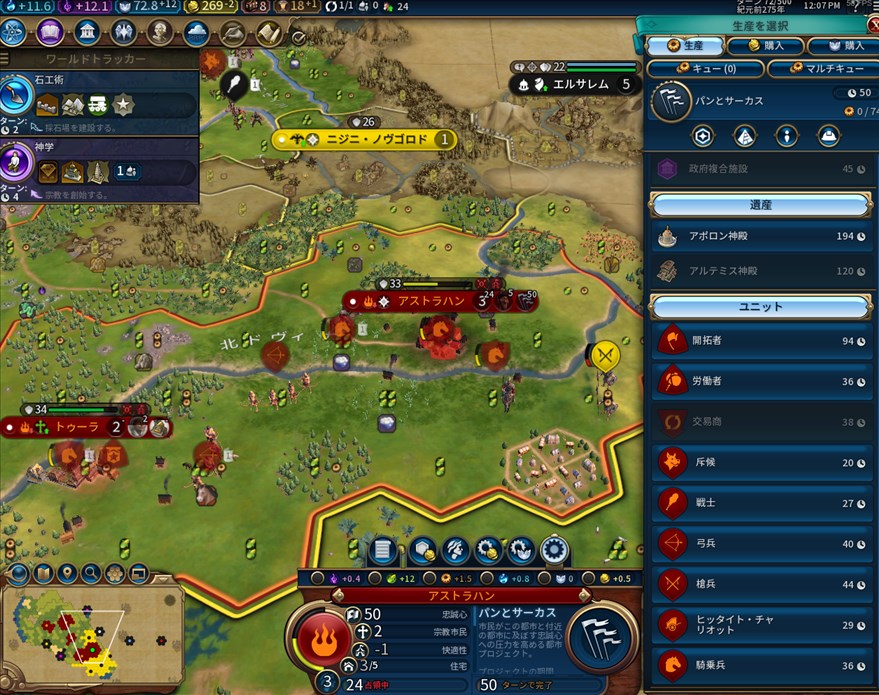Pick 斥候 scout in the unit list
Image resolution: width=879 pixels, height=695 pixels.
click(760, 462)
